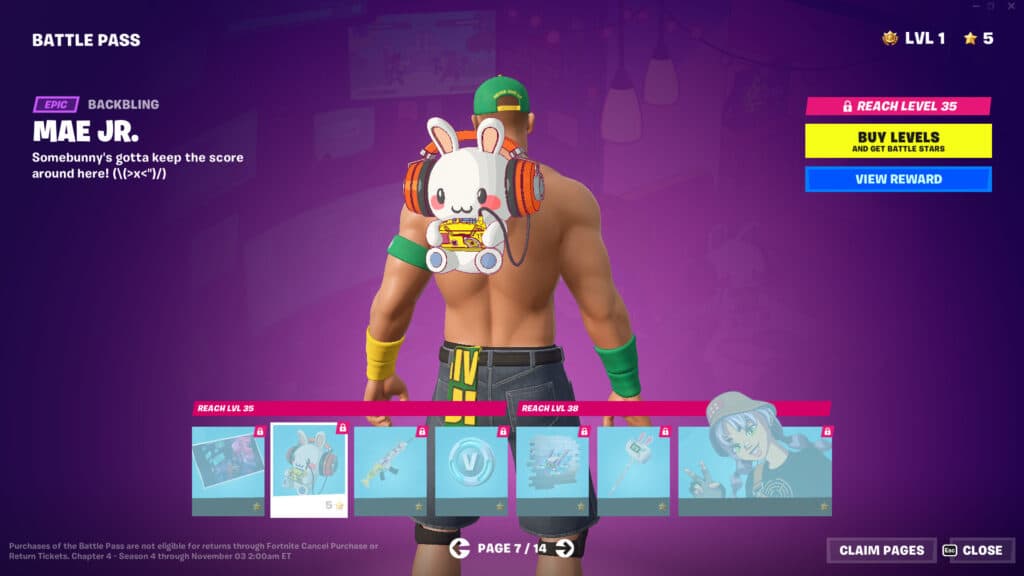The image size is (1024, 576).
Task: Click the Buy Levels button
Action: click(898, 141)
